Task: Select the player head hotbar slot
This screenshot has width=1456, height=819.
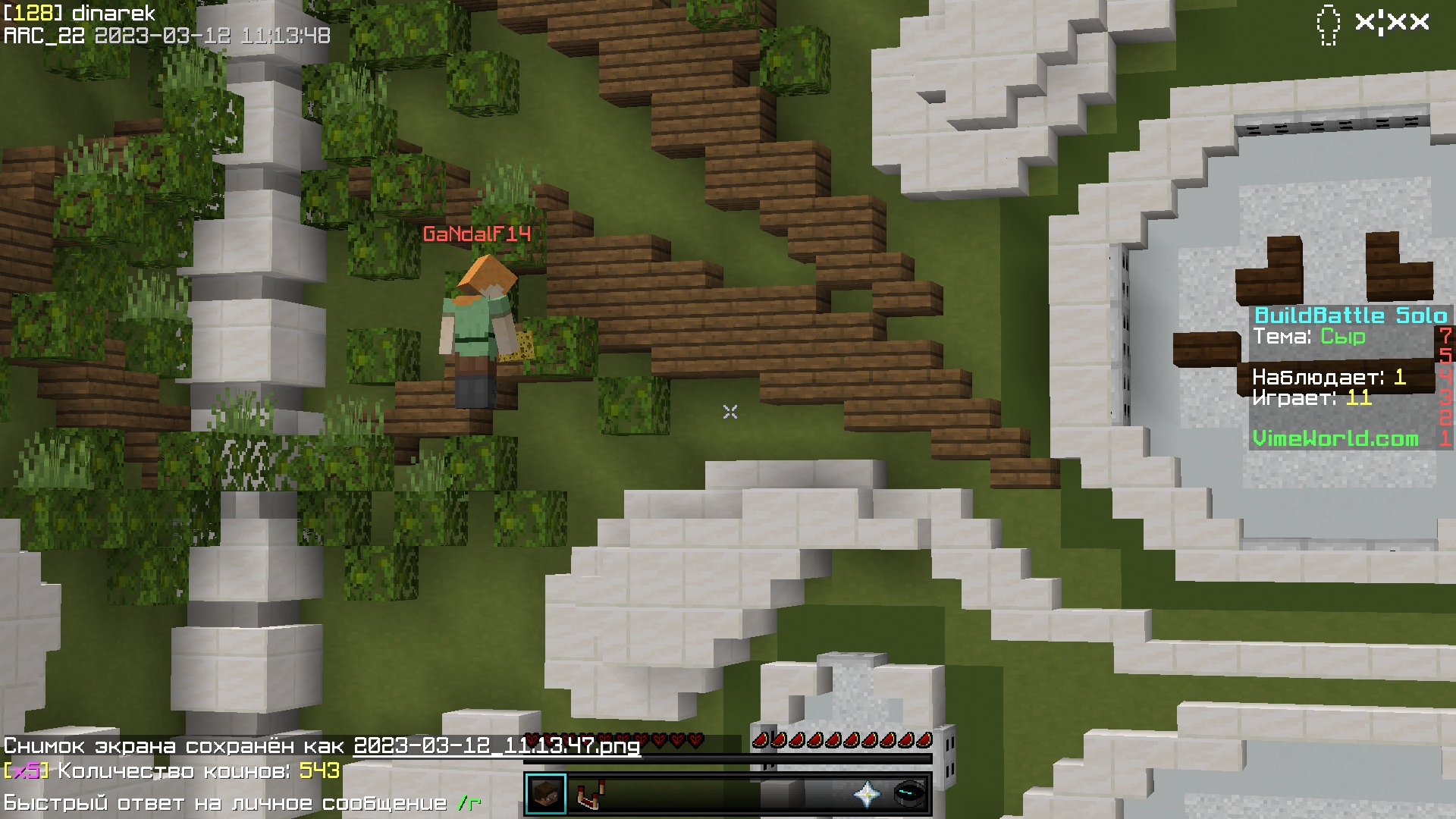Action: point(545,794)
